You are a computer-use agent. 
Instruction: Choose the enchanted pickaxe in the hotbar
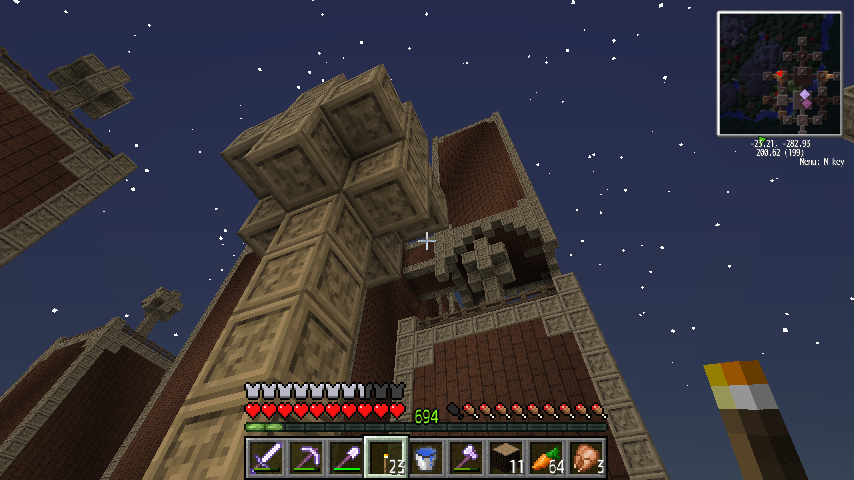tap(307, 458)
